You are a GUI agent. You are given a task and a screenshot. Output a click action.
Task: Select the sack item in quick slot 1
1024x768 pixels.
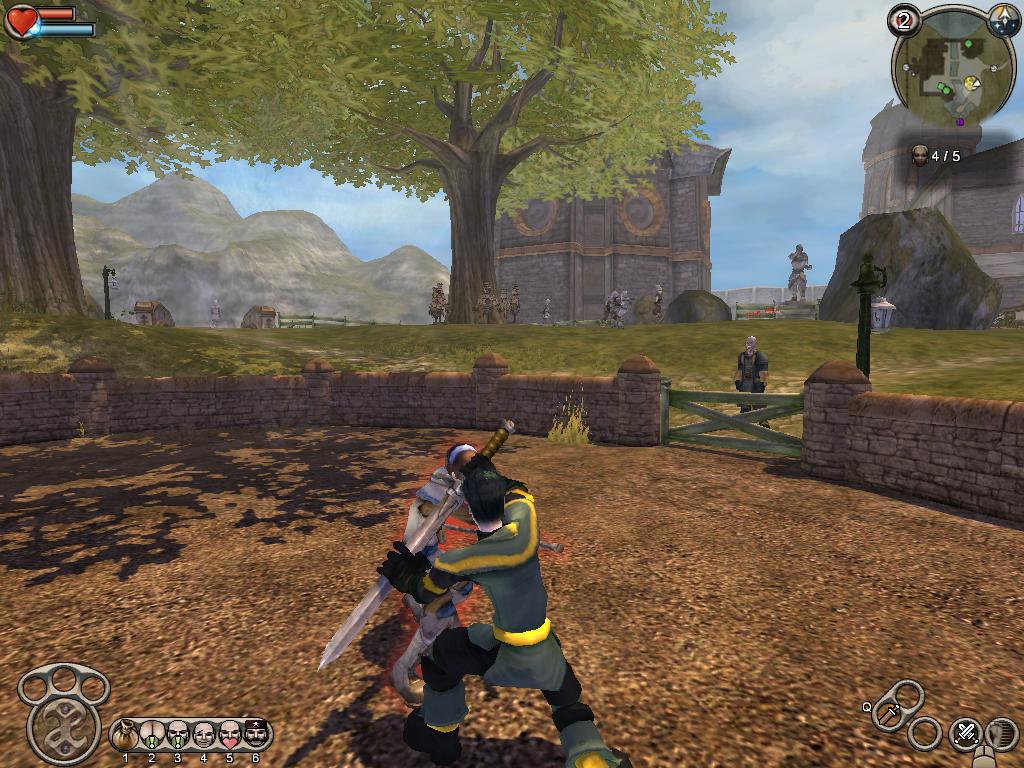click(x=126, y=736)
